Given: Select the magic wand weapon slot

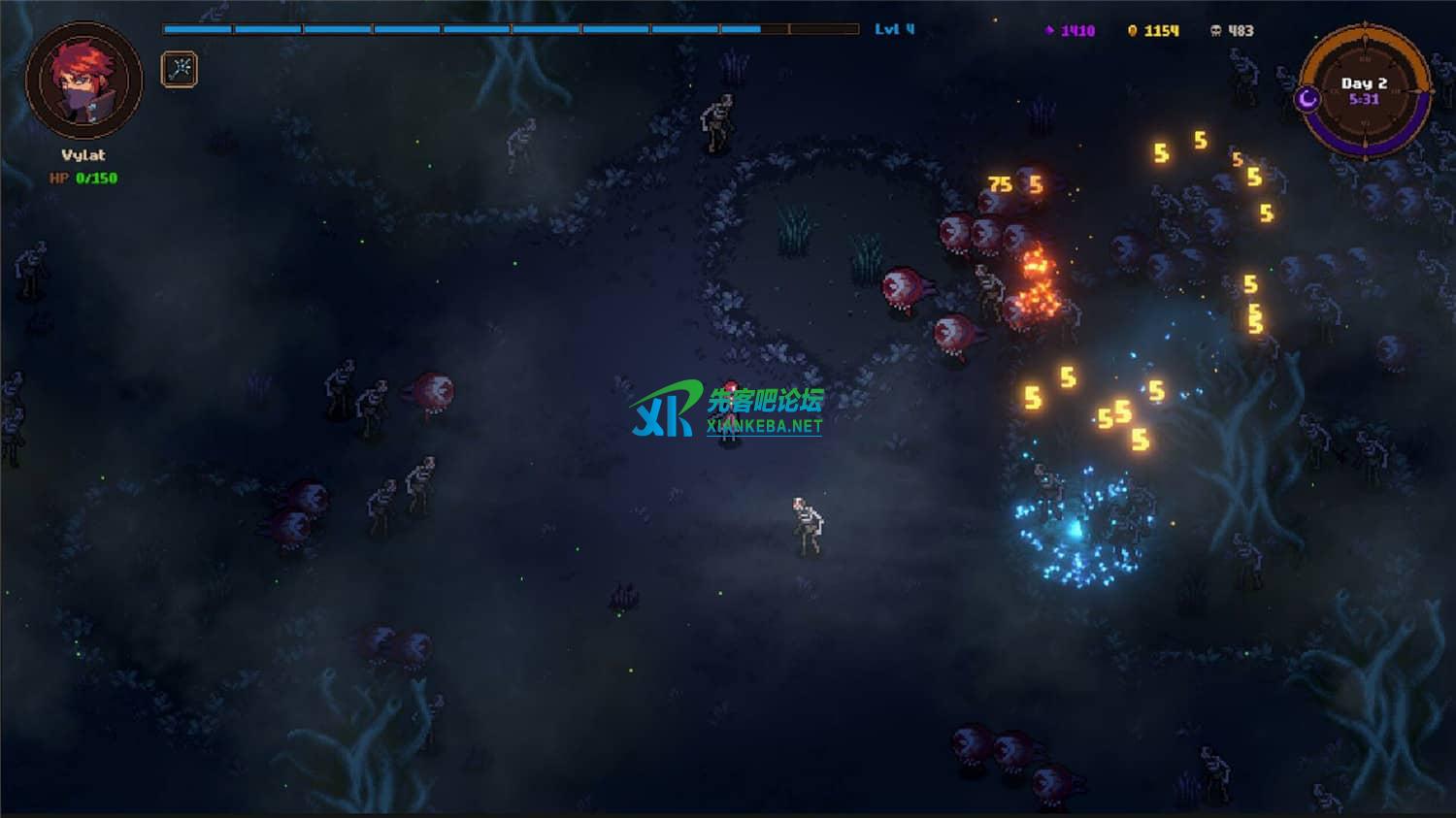Looking at the screenshot, I should click(179, 69).
